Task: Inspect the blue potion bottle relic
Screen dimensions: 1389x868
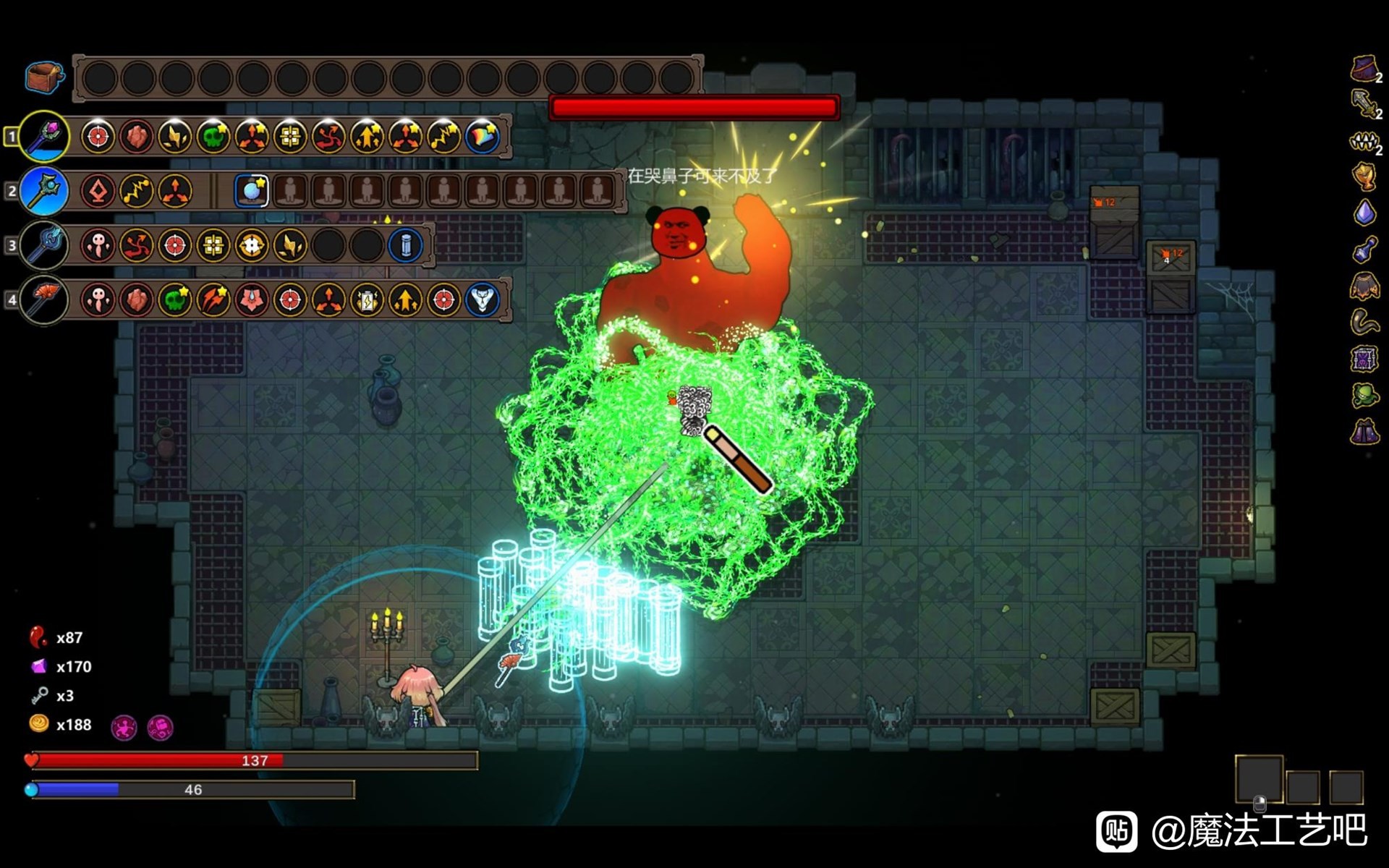Action: 1364,250
